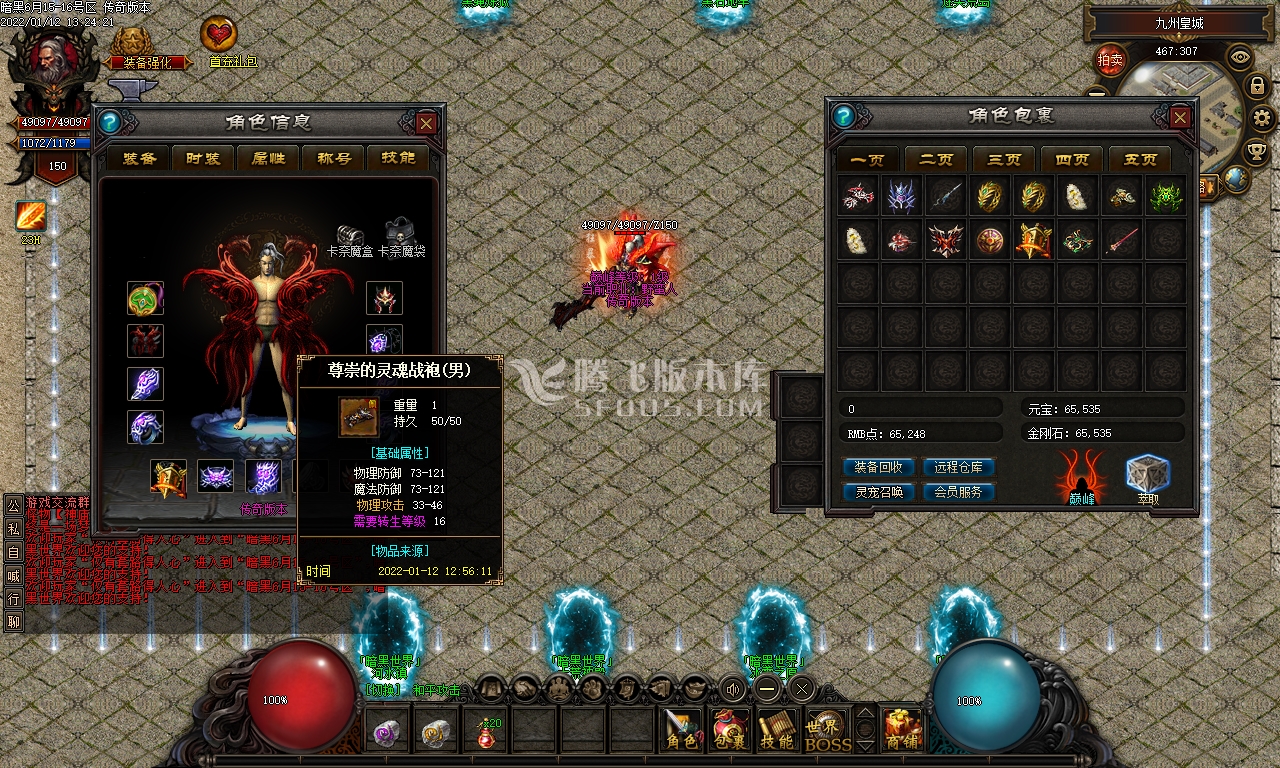
Task: Open the 属性 attributes tab
Action: [269, 158]
